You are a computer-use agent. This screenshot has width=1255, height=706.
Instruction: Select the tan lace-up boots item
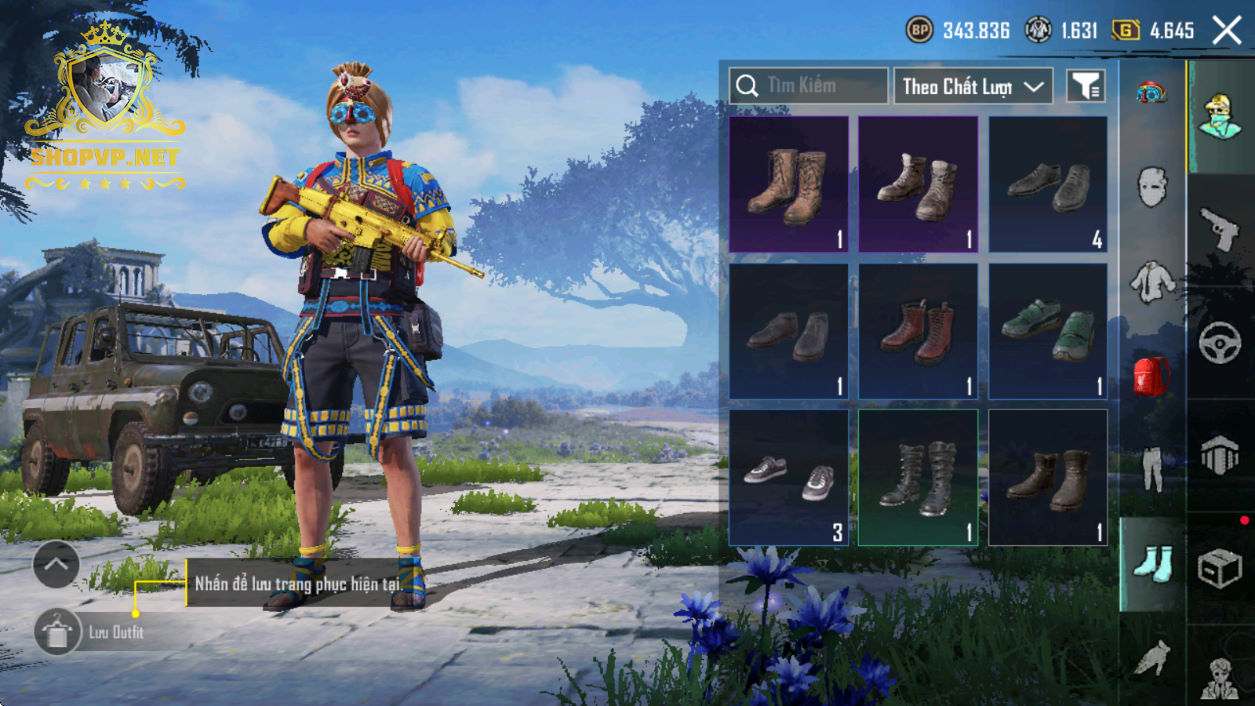point(788,184)
